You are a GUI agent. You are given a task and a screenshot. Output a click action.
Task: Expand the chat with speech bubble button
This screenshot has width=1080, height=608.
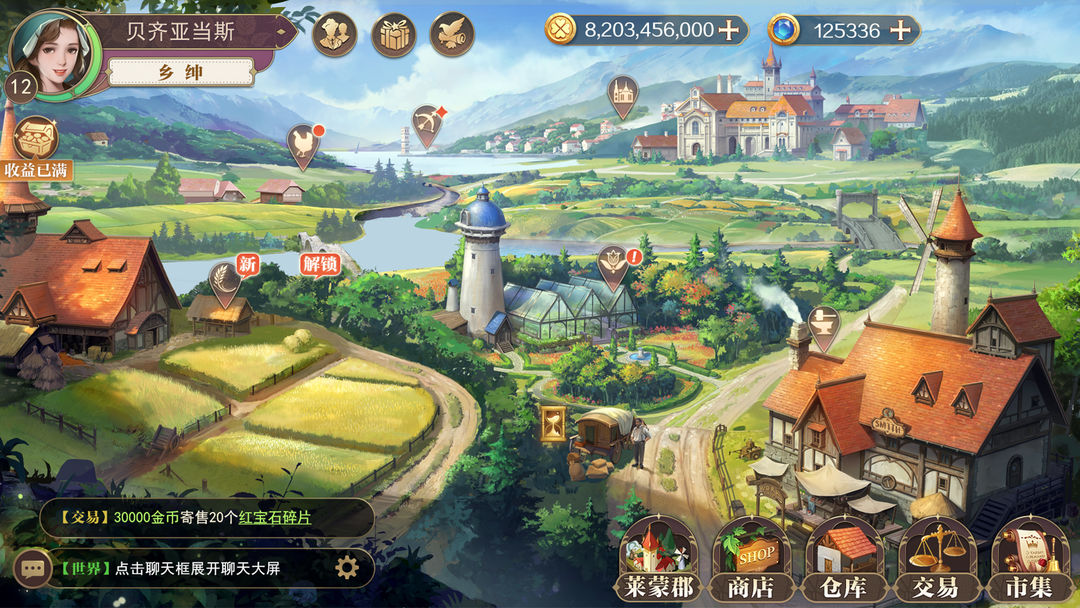pyautogui.click(x=33, y=568)
